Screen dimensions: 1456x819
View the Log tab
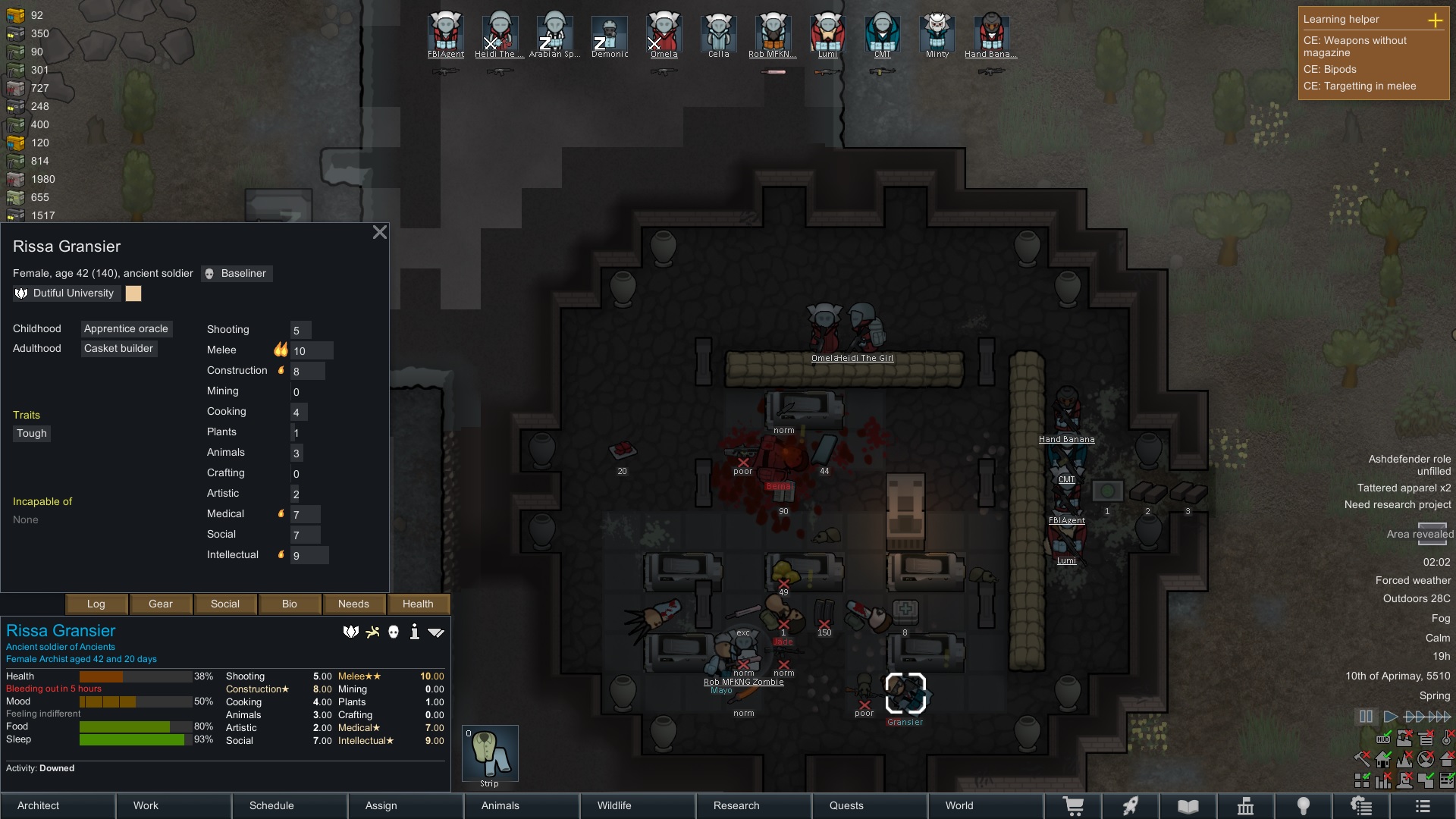(x=96, y=604)
